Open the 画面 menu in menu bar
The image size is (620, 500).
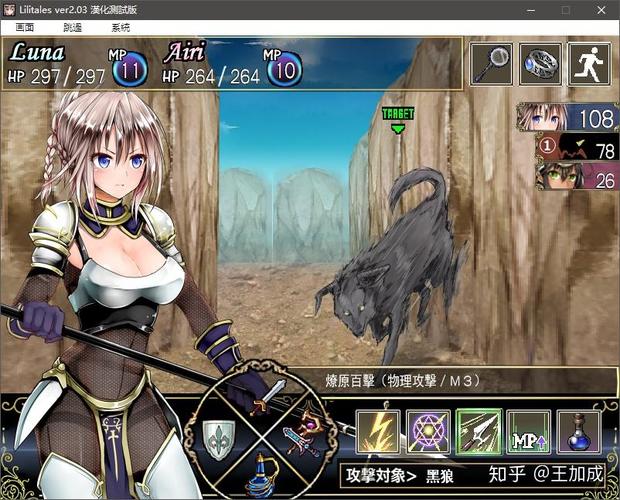(25, 28)
